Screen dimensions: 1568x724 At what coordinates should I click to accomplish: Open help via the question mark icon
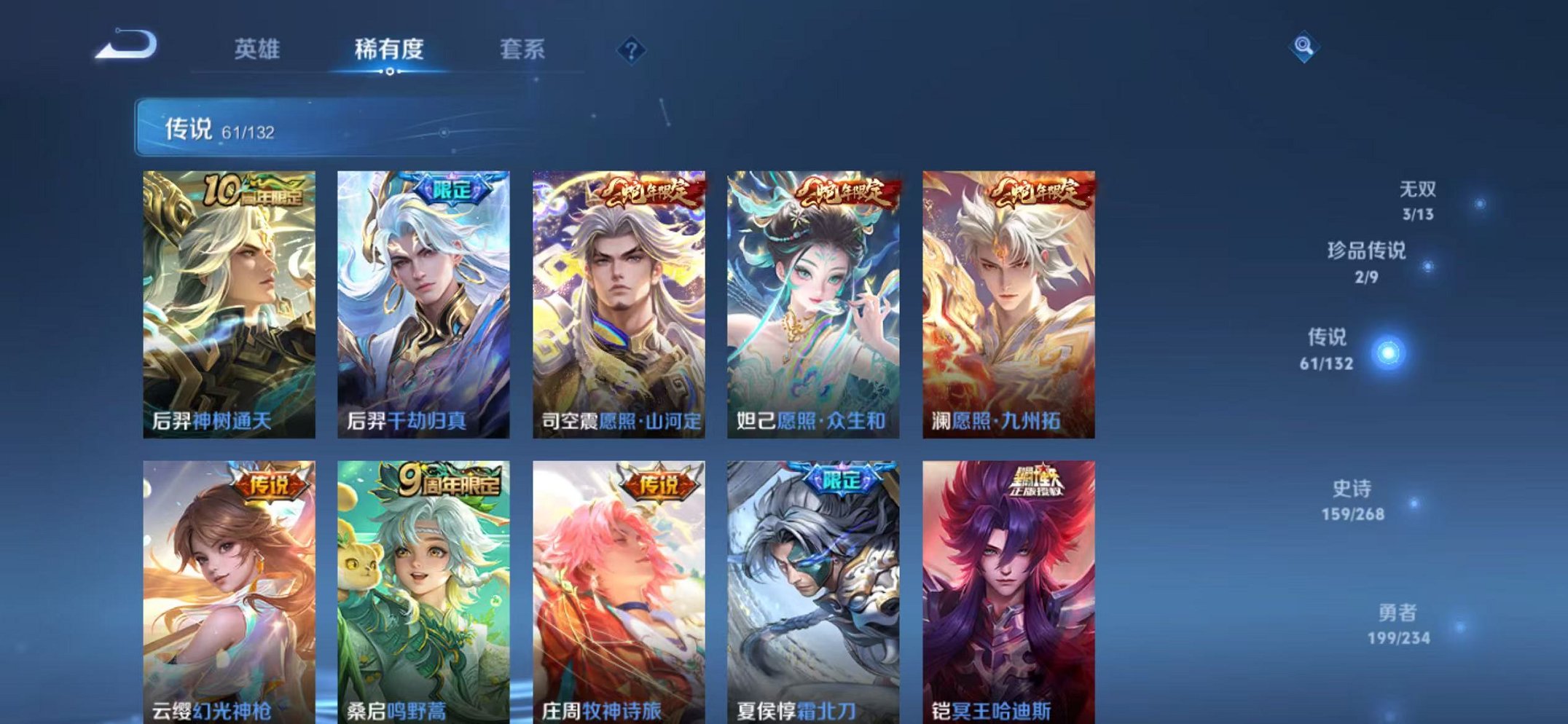coord(632,51)
